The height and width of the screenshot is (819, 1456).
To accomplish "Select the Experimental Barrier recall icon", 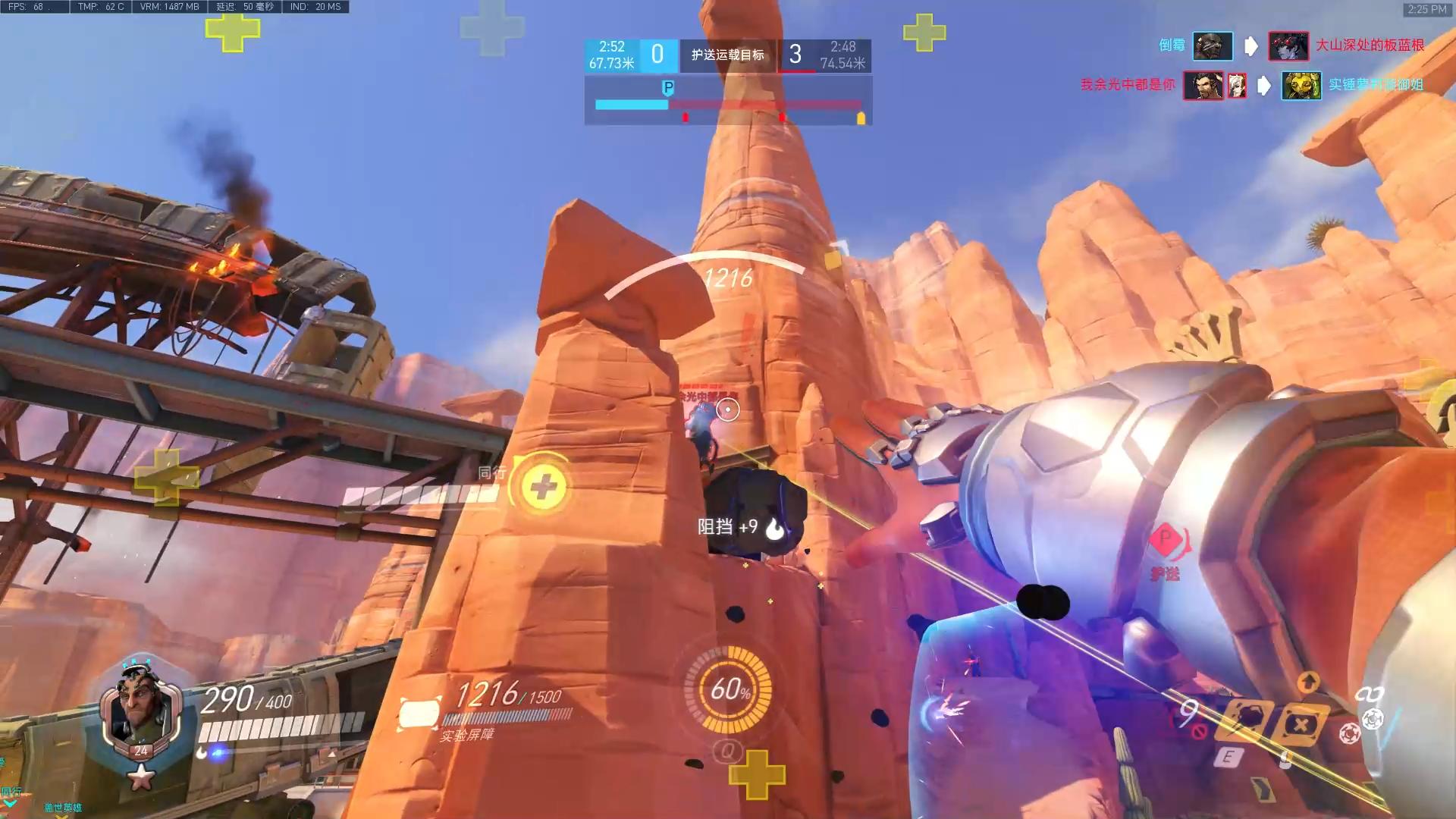I will click(1301, 723).
